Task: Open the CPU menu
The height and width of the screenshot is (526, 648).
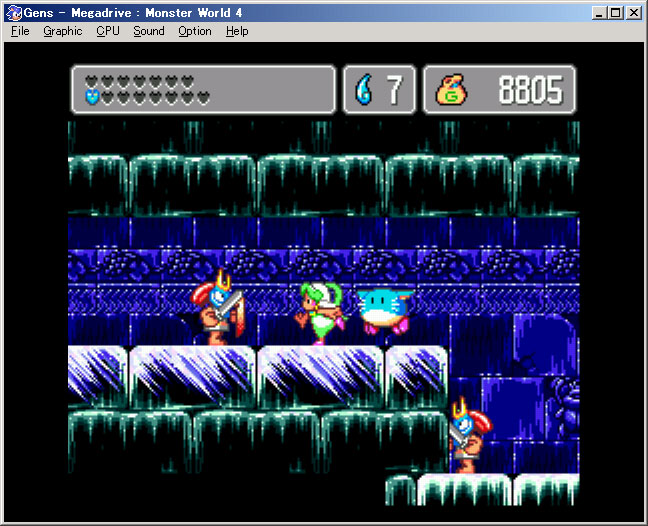Action: click(108, 31)
